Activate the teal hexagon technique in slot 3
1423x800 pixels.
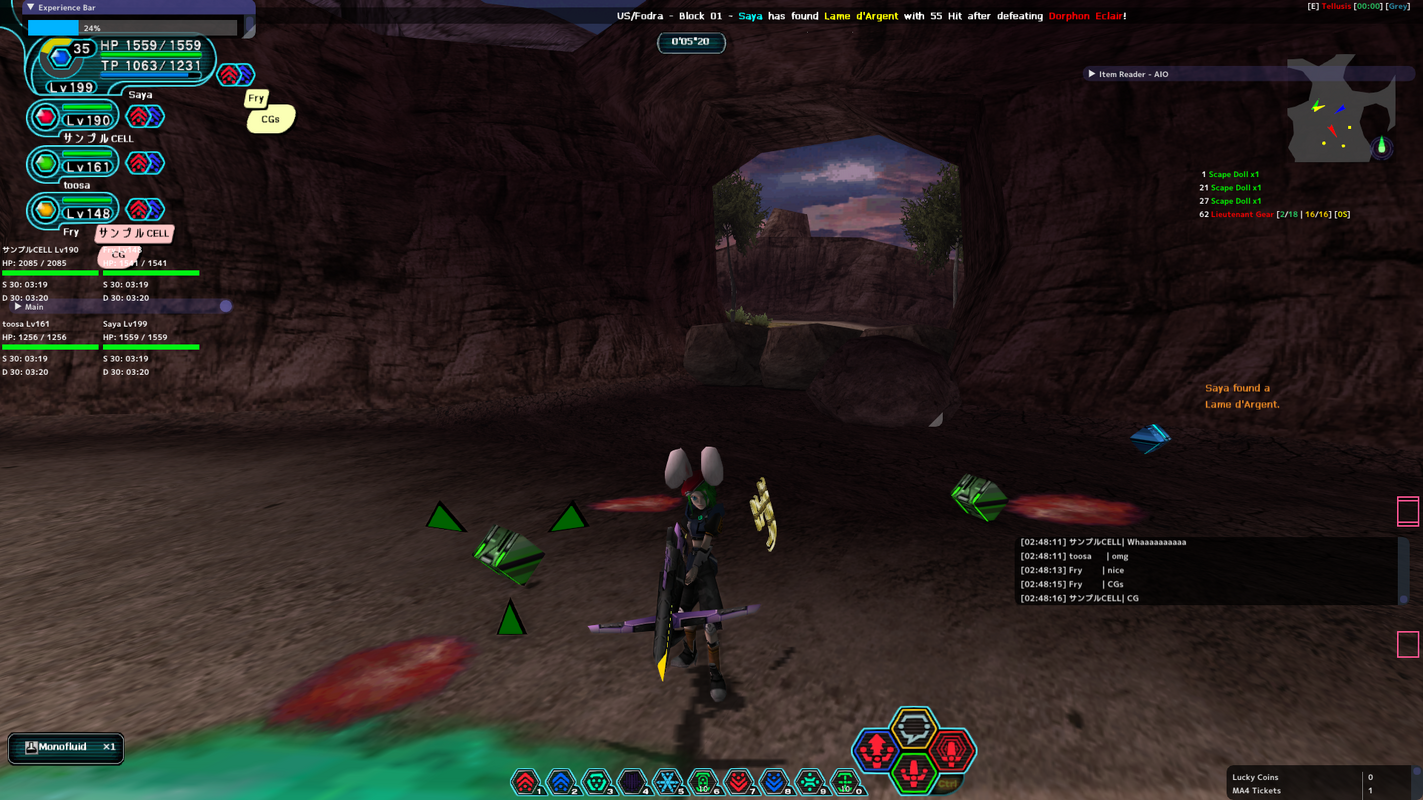coord(596,782)
